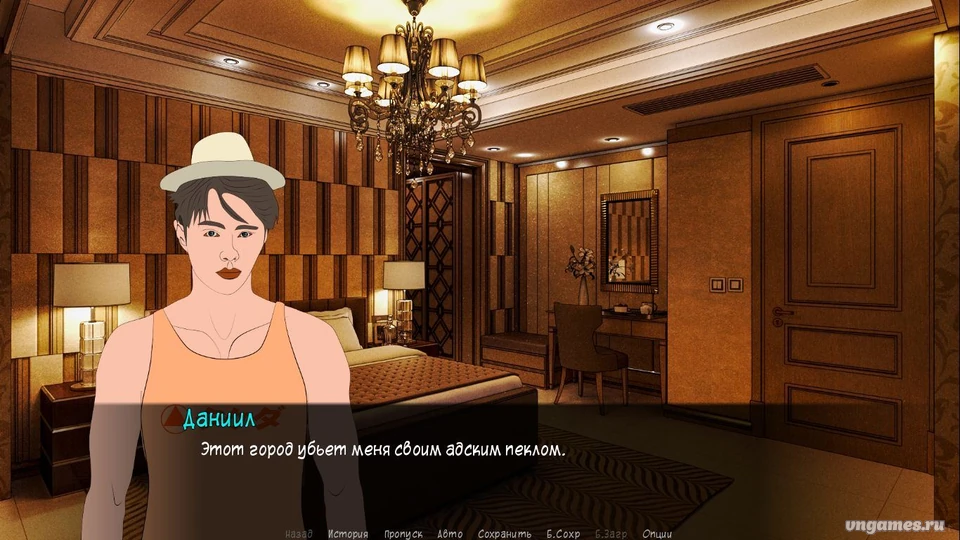Quick load with Б.Загр

point(611,534)
